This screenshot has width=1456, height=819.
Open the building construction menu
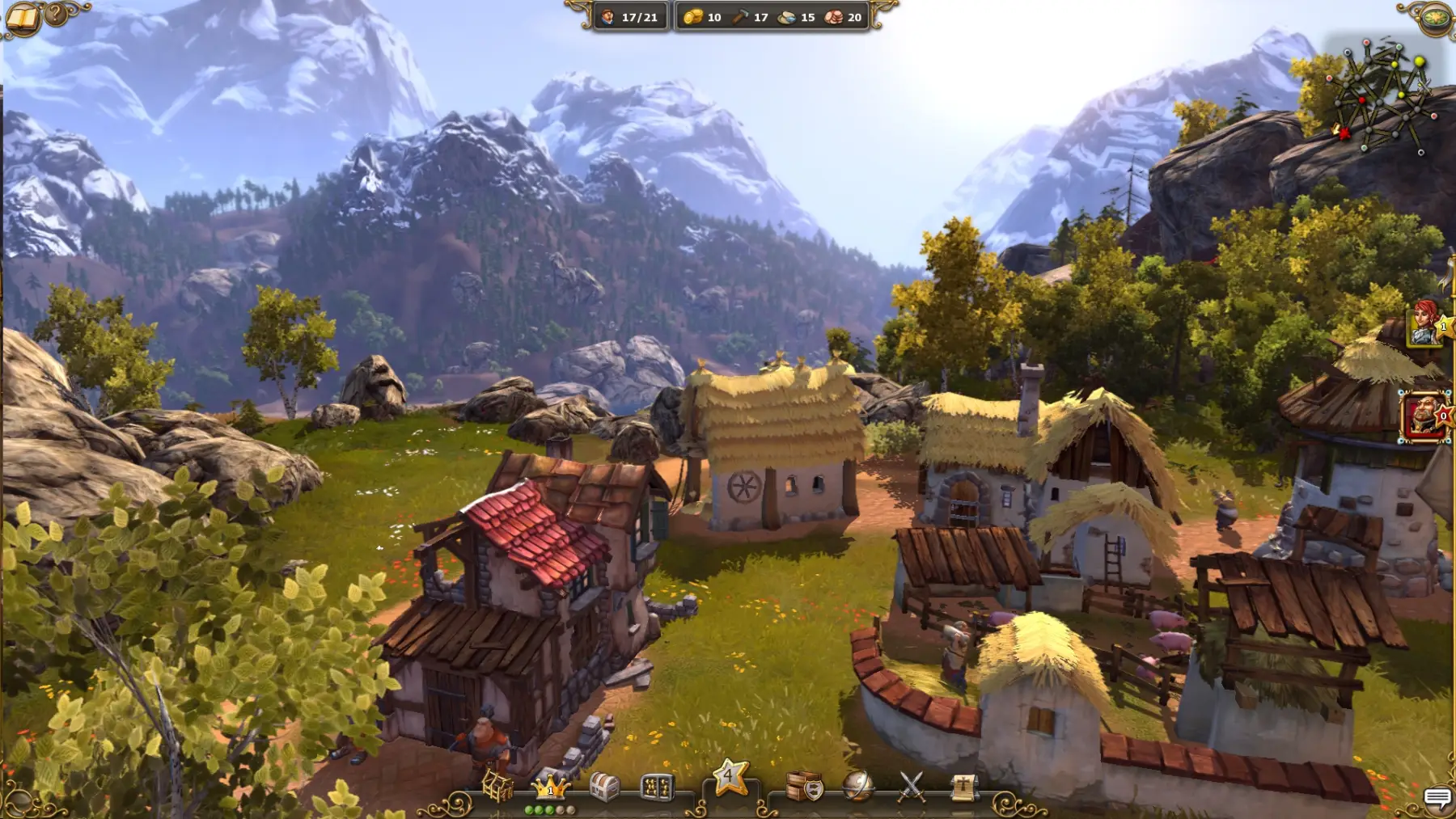pos(497,785)
